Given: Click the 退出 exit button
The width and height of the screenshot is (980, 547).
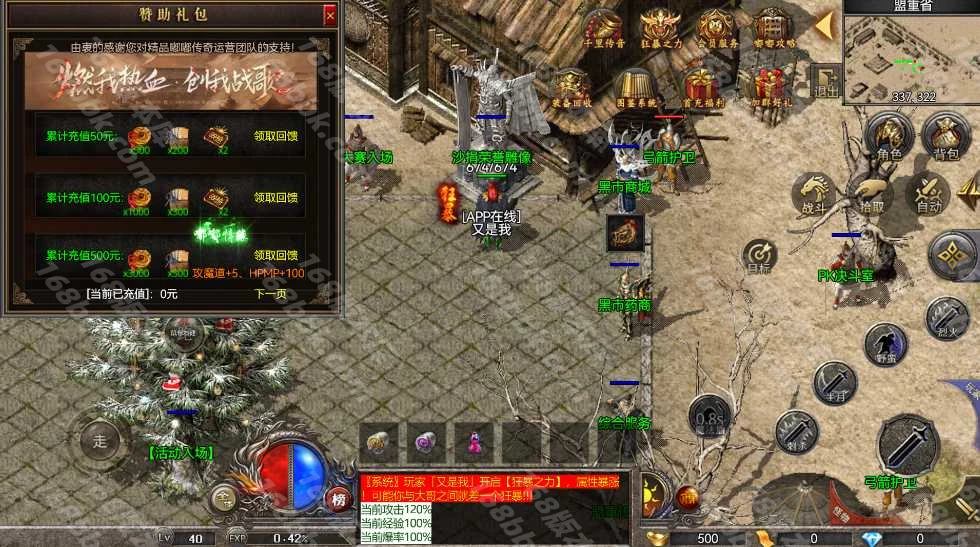Looking at the screenshot, I should tap(826, 81).
